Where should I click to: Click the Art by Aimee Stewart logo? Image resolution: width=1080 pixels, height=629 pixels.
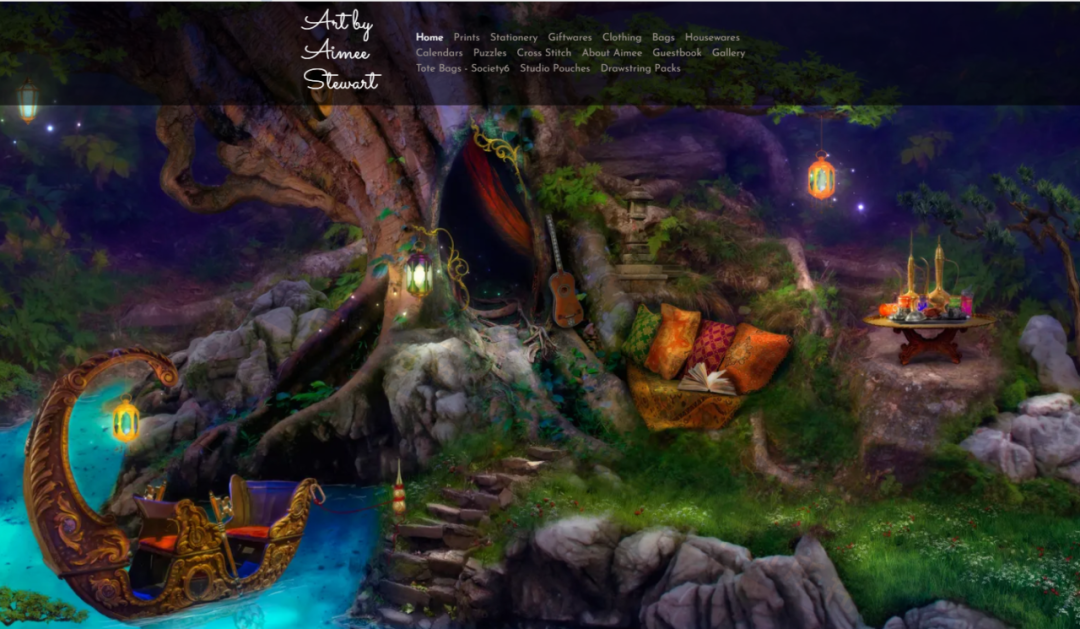(x=340, y=51)
